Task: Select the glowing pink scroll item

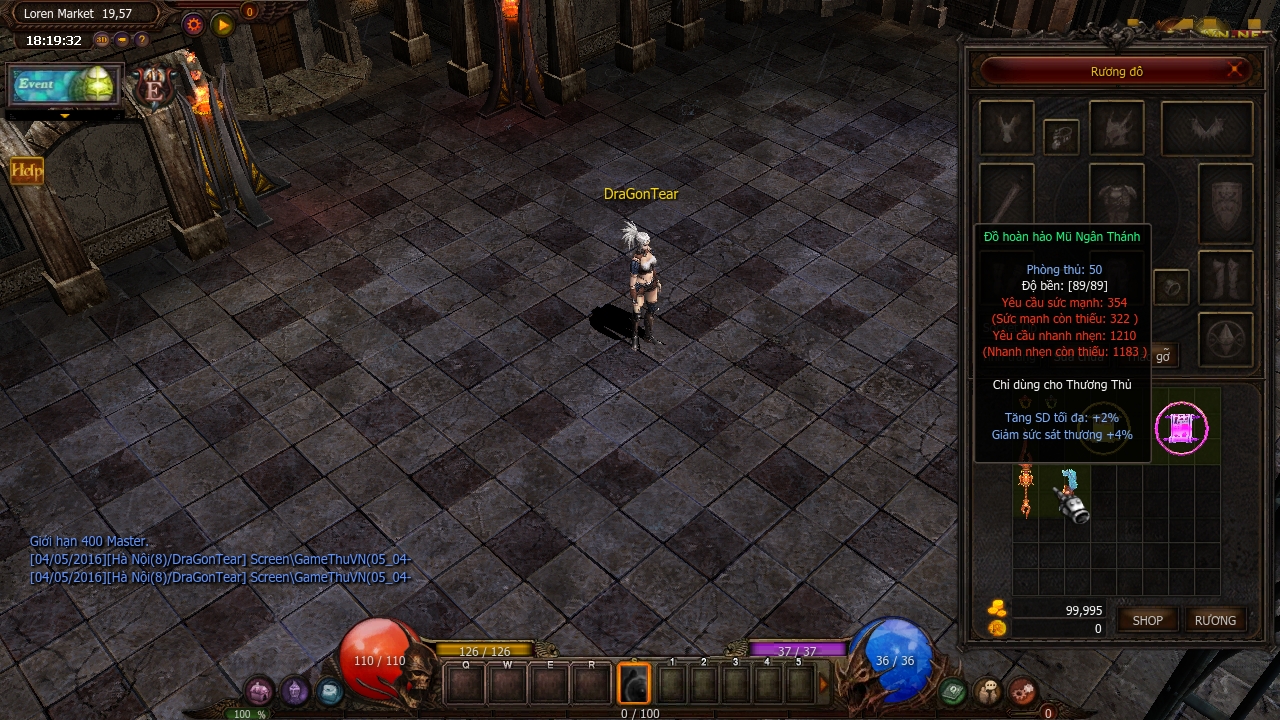Action: pos(1181,428)
